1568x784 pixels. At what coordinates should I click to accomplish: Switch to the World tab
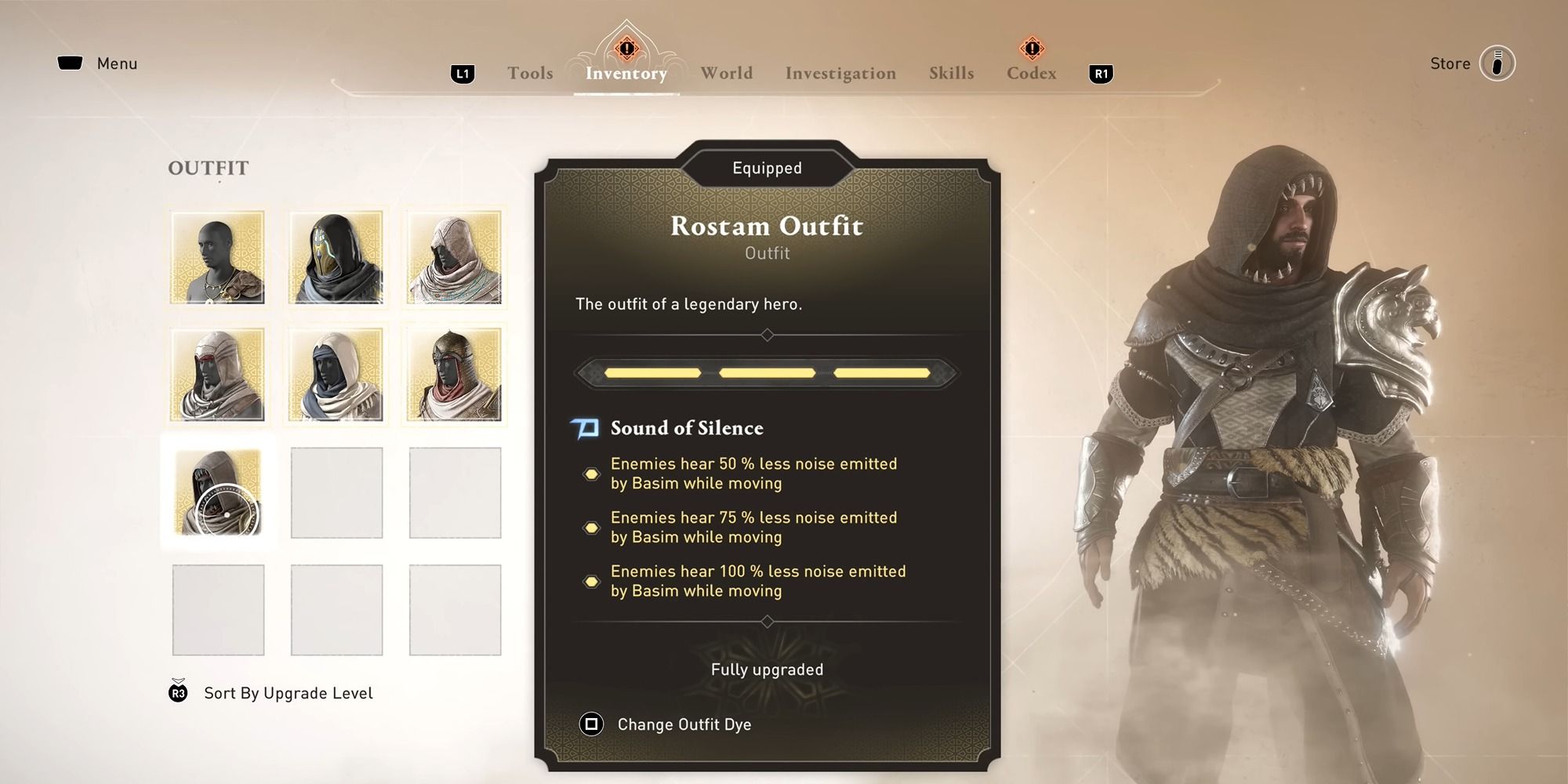coord(725,73)
